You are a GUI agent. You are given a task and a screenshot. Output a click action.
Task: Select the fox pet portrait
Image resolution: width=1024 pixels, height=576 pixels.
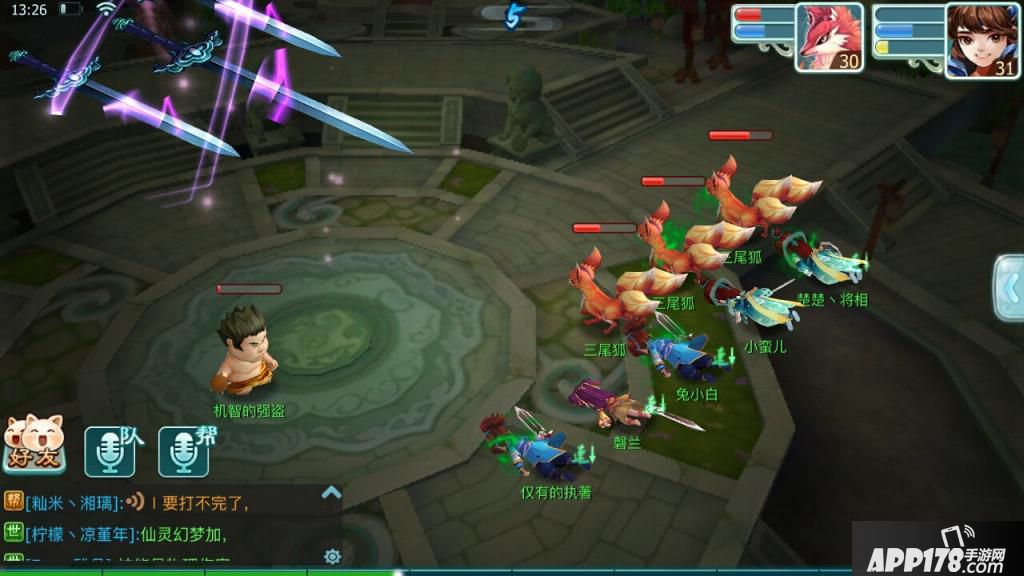(x=829, y=37)
